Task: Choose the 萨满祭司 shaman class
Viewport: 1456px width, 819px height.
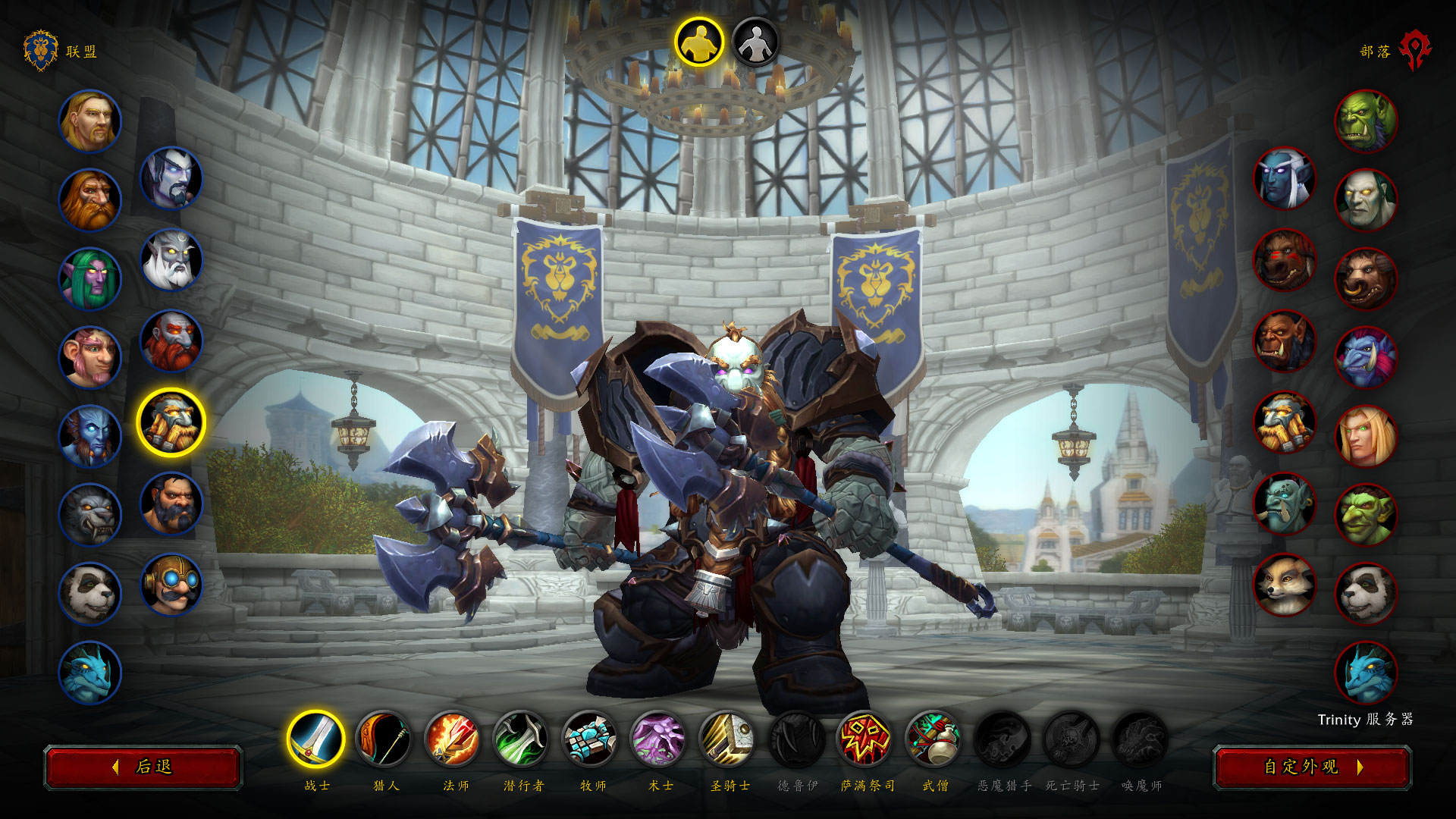Action: pos(865,739)
